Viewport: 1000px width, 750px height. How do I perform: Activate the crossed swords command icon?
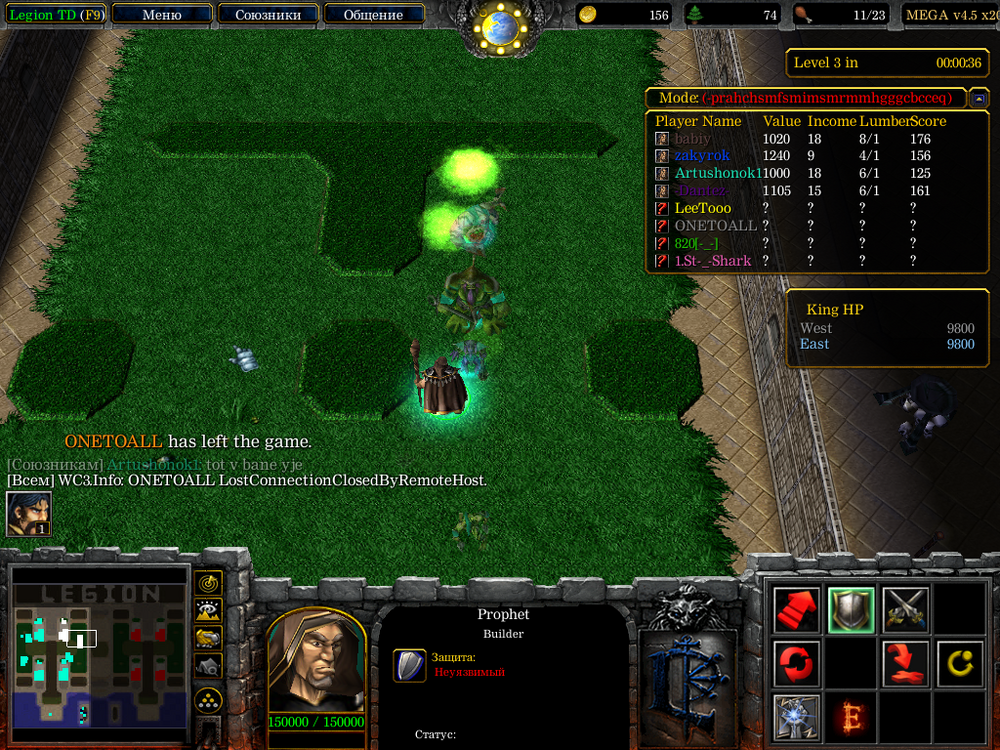(x=906, y=609)
